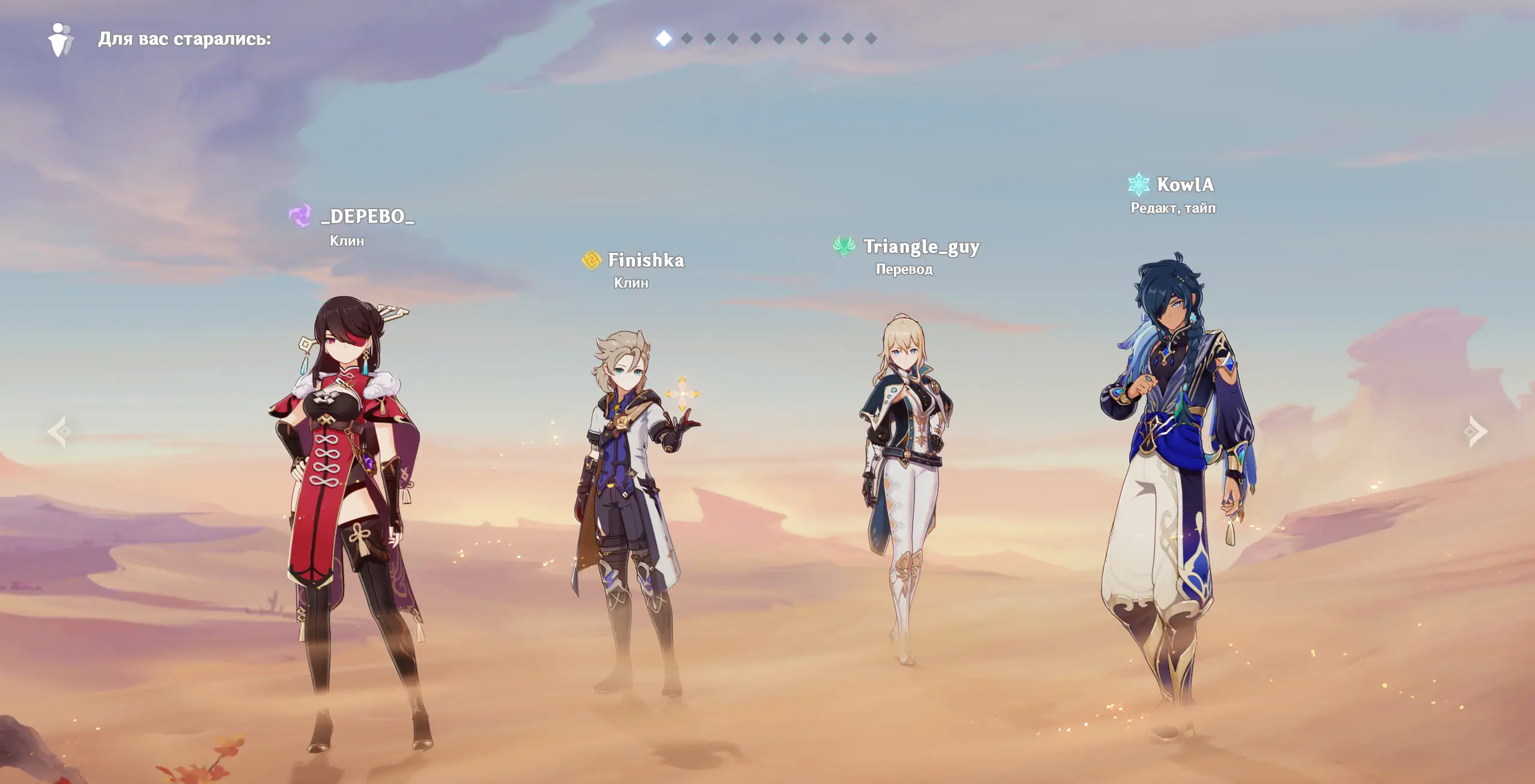The height and width of the screenshot is (784, 1535).
Task: Select the Finishka name label
Action: (x=645, y=260)
